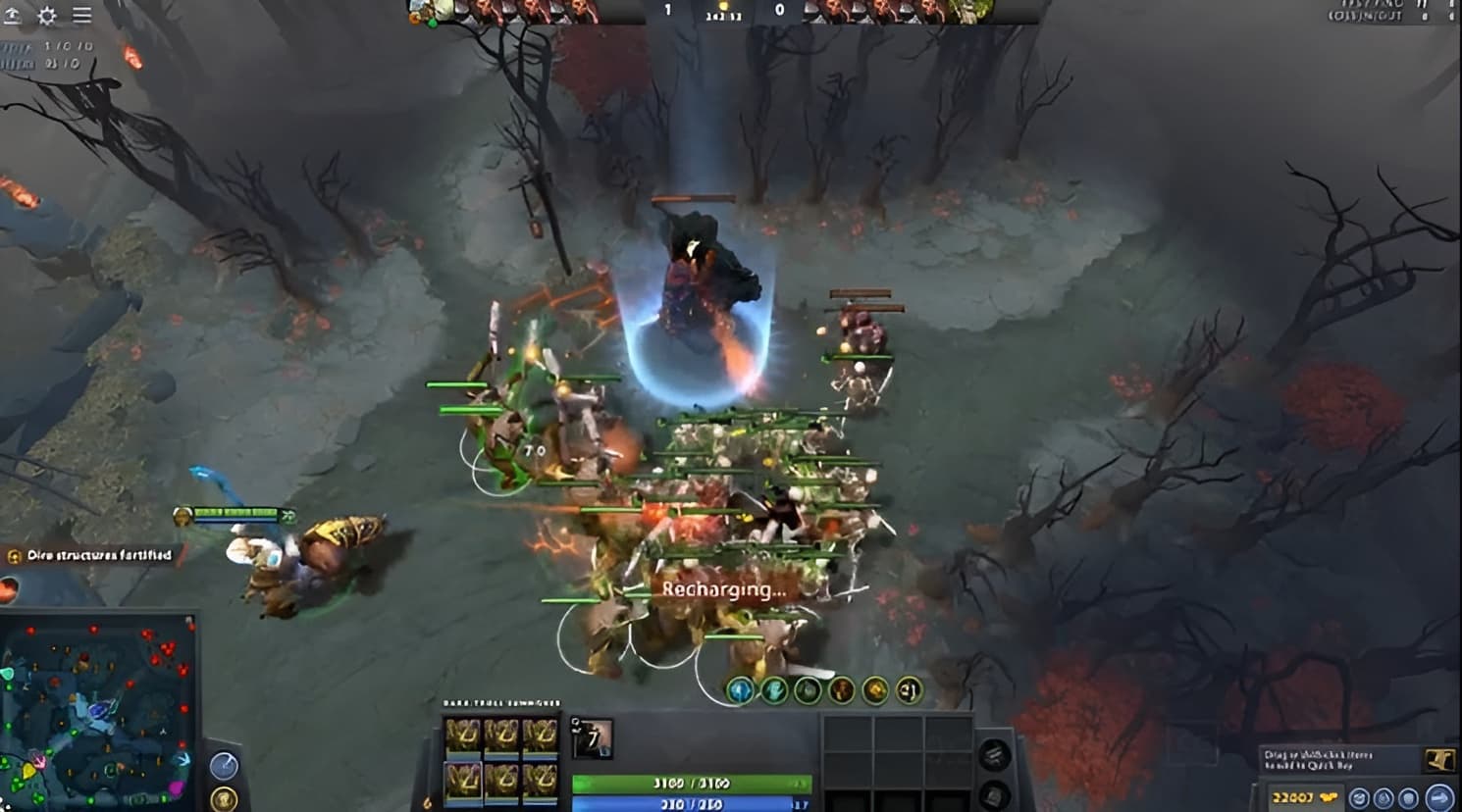Cast the blue frost ability icon
This screenshot has width=1462, height=812.
click(740, 689)
